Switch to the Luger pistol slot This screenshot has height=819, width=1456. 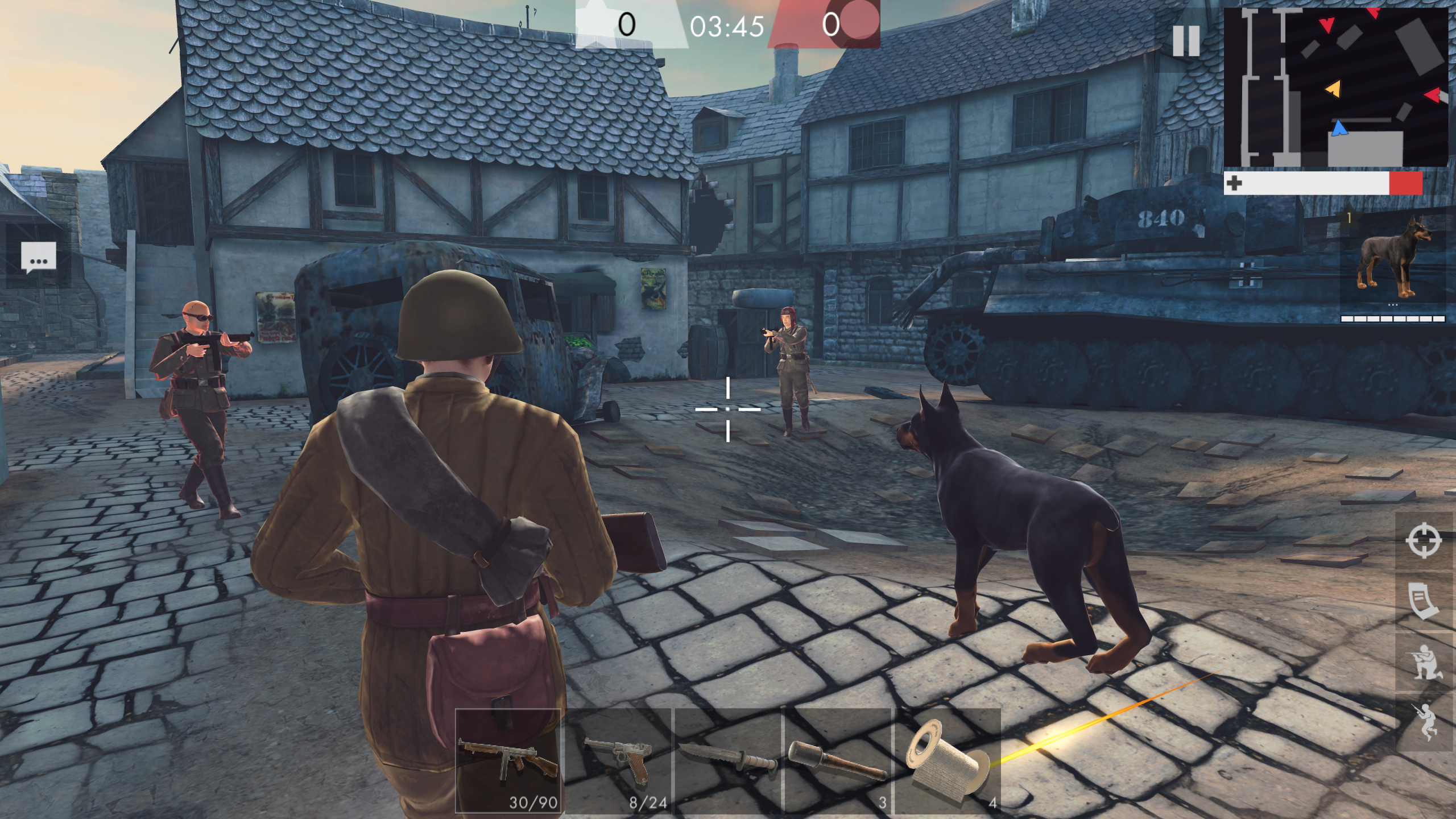point(620,762)
